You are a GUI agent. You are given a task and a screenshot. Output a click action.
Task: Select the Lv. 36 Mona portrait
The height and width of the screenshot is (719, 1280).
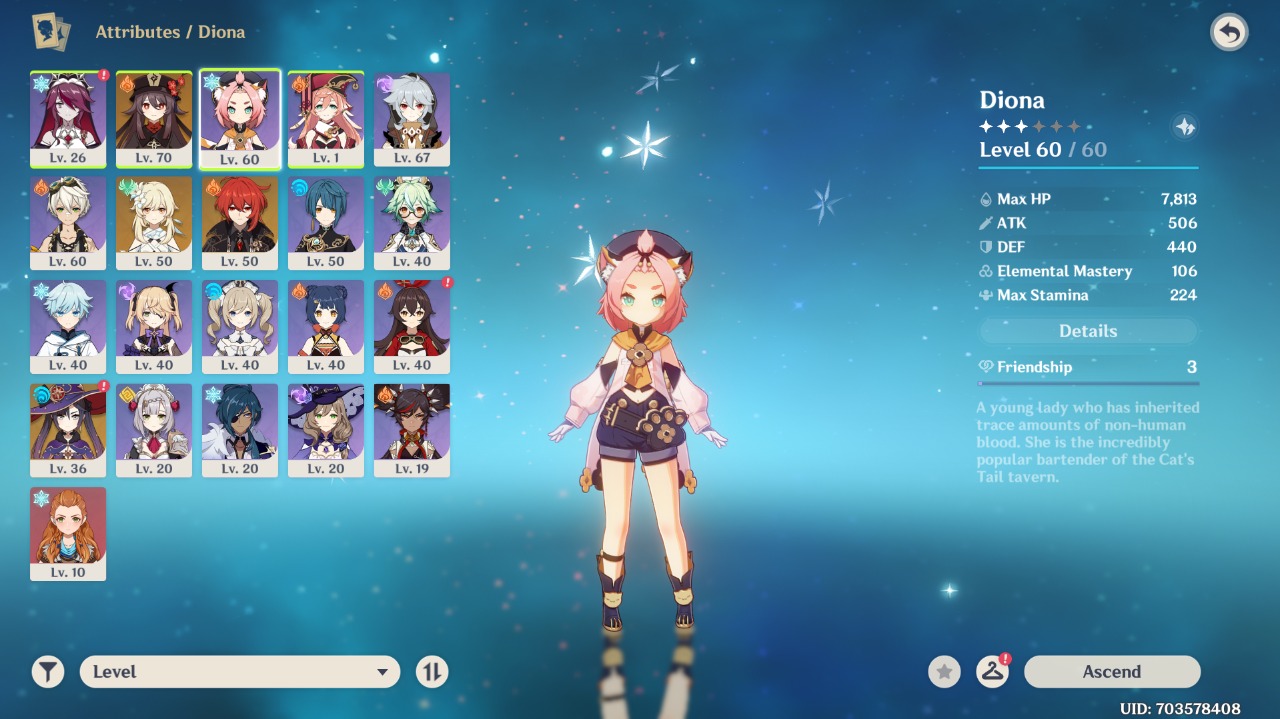[x=68, y=429]
